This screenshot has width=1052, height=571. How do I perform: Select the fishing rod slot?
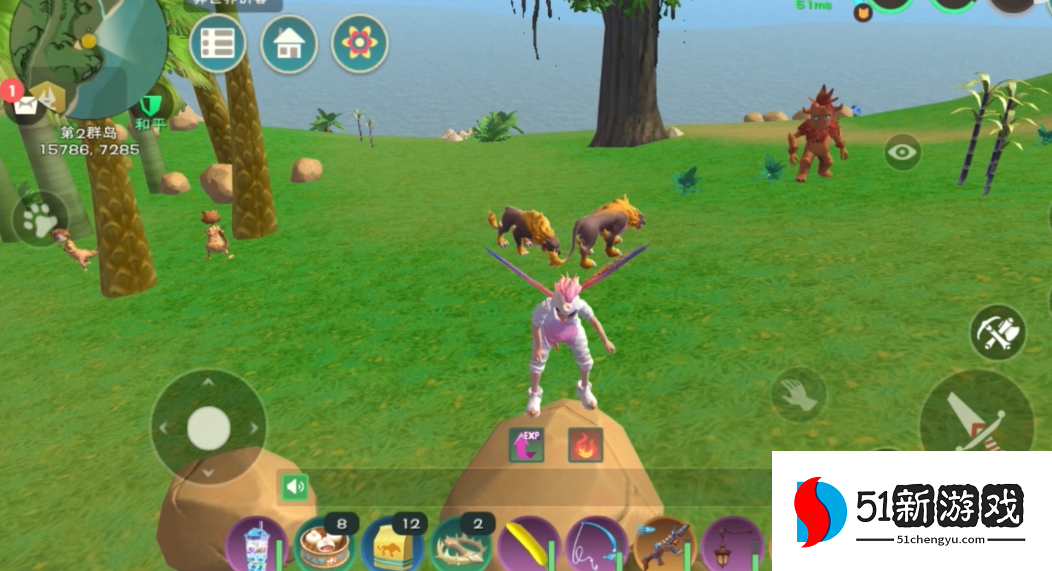coord(596,546)
